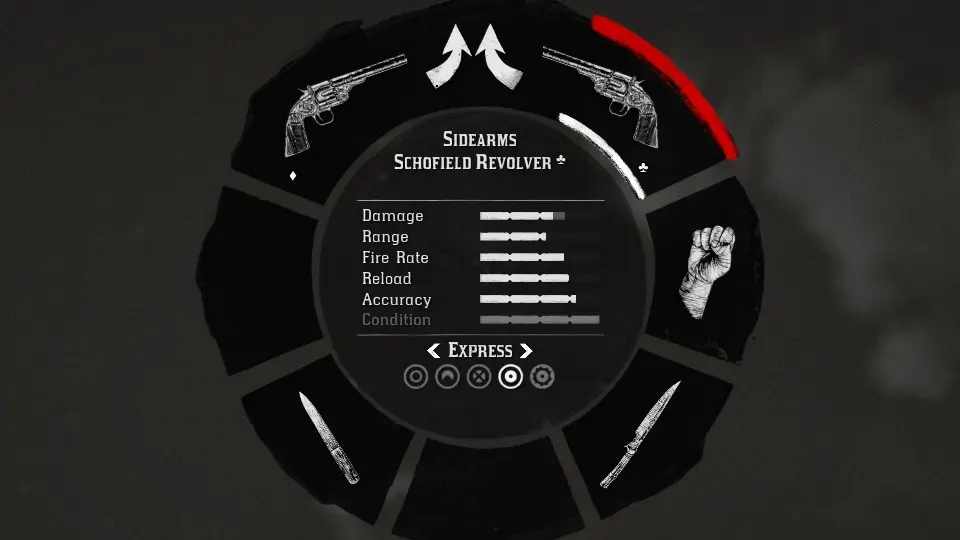Select the left-hand revolver slot
960x540 pixels.
click(324, 117)
